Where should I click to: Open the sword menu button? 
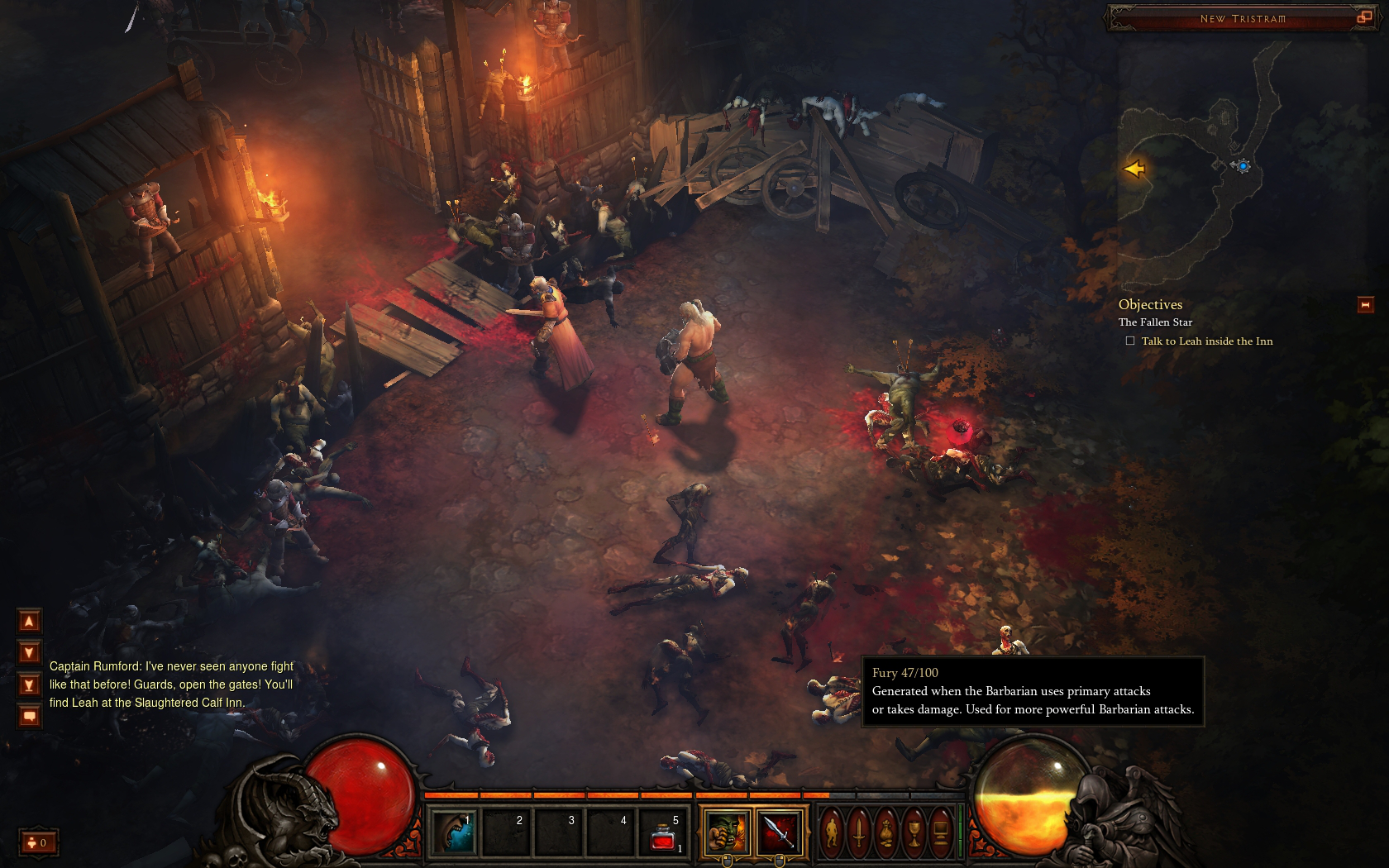point(860,832)
